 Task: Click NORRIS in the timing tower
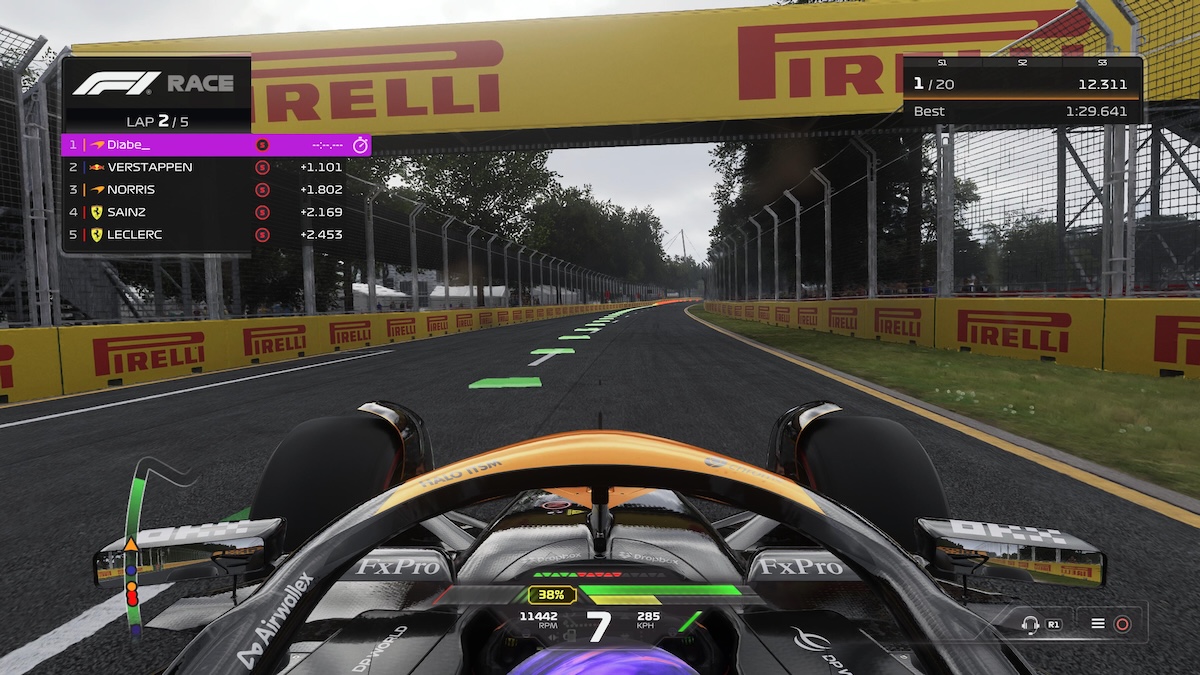coord(131,189)
